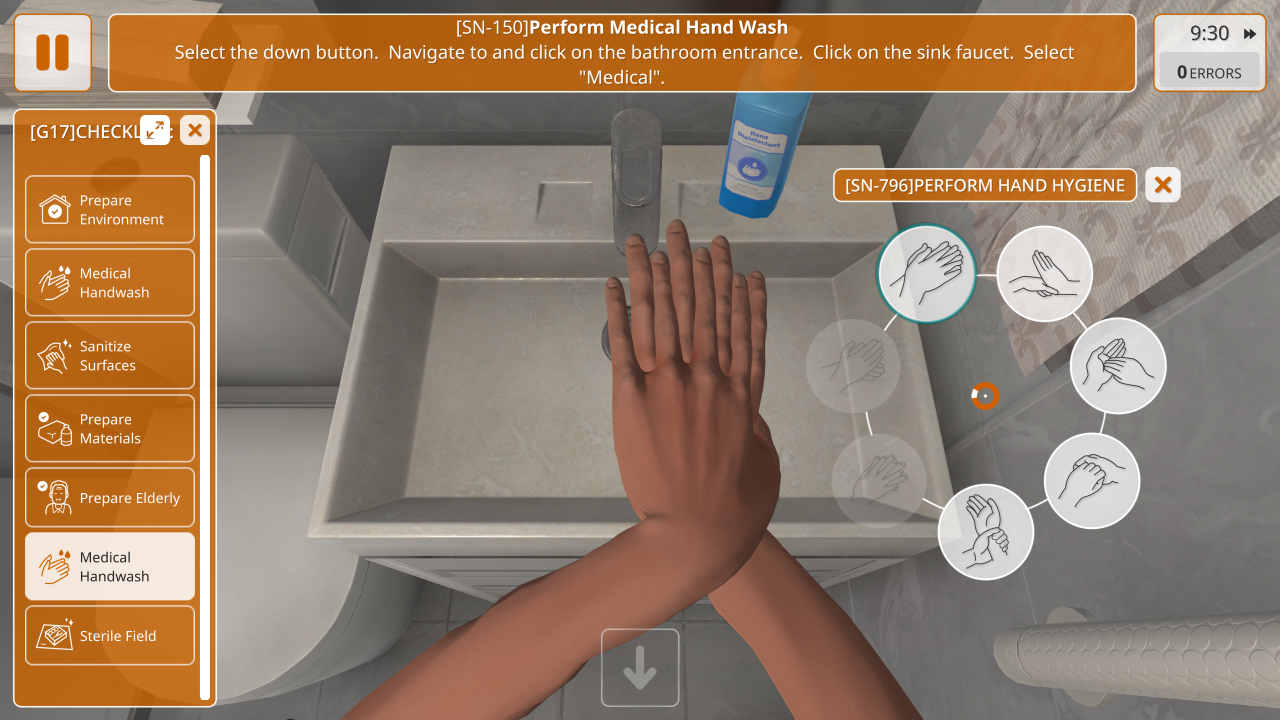This screenshot has height=720, width=1280.
Task: Close the Perform Hand Hygiene wheel
Action: pyautogui.click(x=1162, y=185)
